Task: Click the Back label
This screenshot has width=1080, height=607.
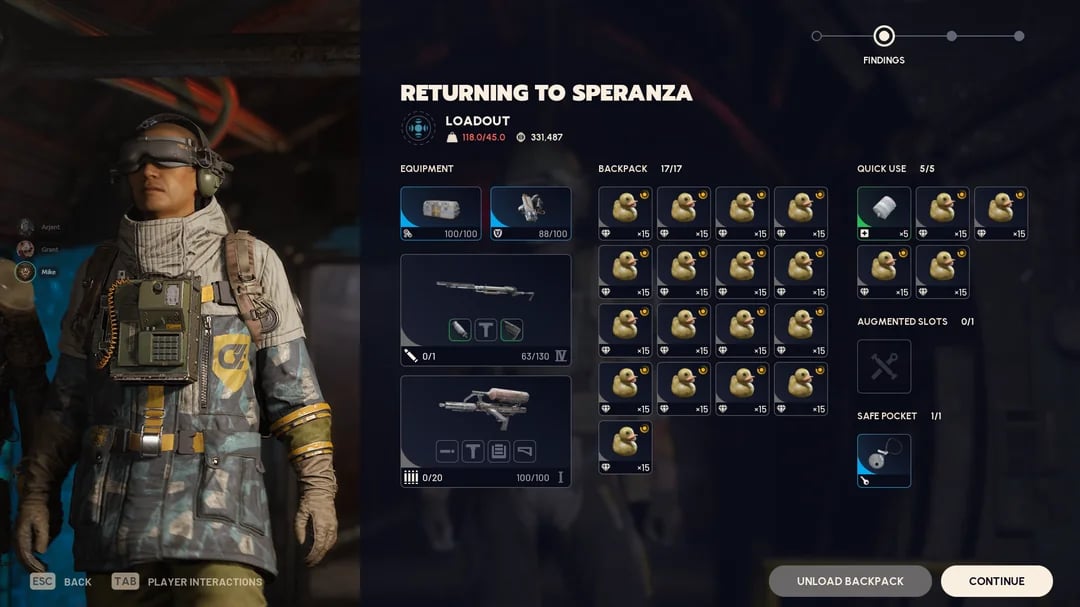Action: pyautogui.click(x=77, y=582)
